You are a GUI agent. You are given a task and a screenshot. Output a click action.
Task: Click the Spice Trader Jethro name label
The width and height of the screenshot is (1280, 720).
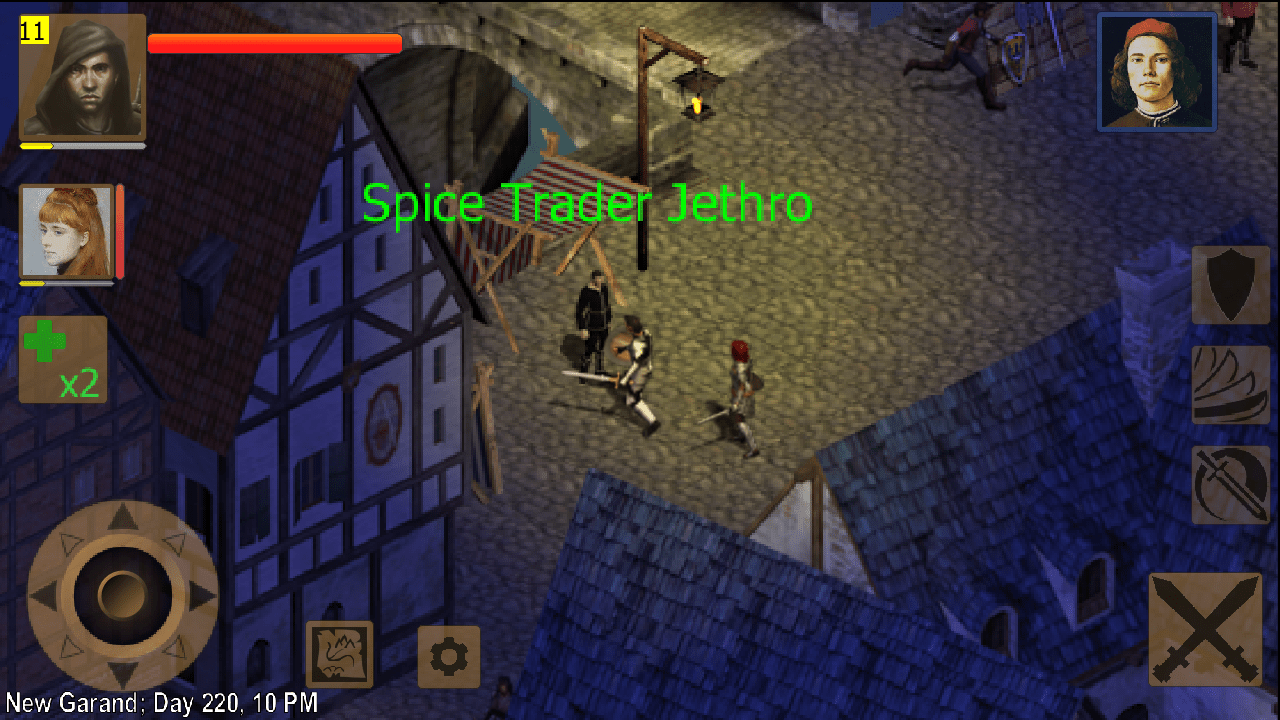pos(588,203)
